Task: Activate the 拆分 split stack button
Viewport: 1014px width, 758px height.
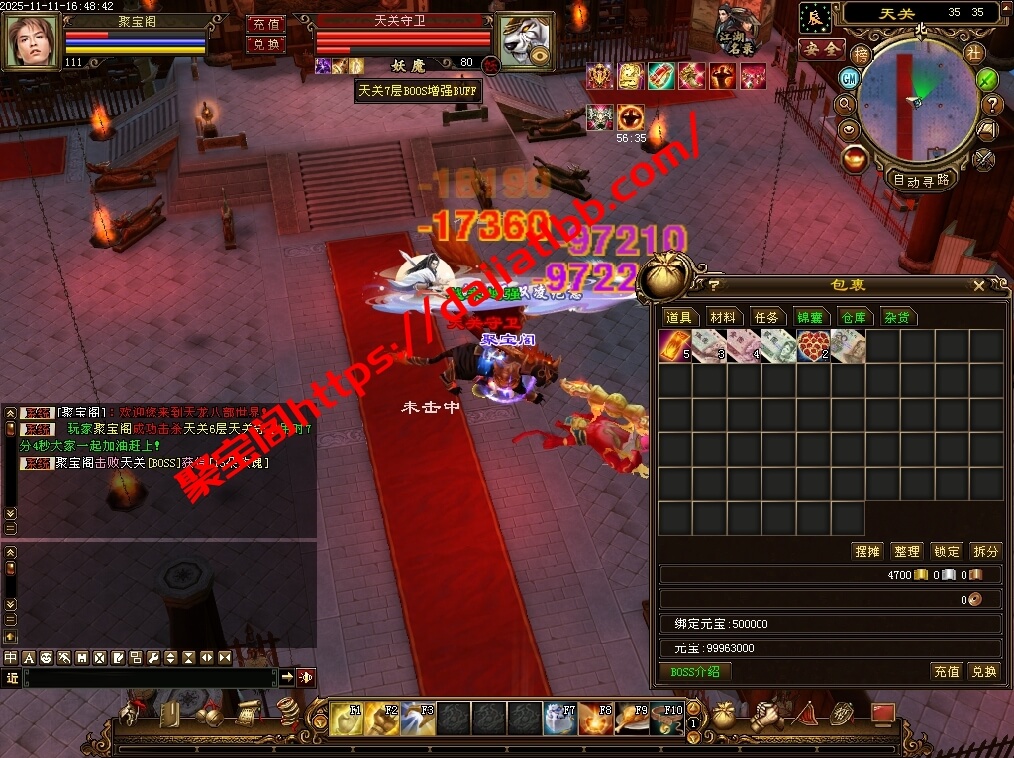Action: tap(985, 551)
